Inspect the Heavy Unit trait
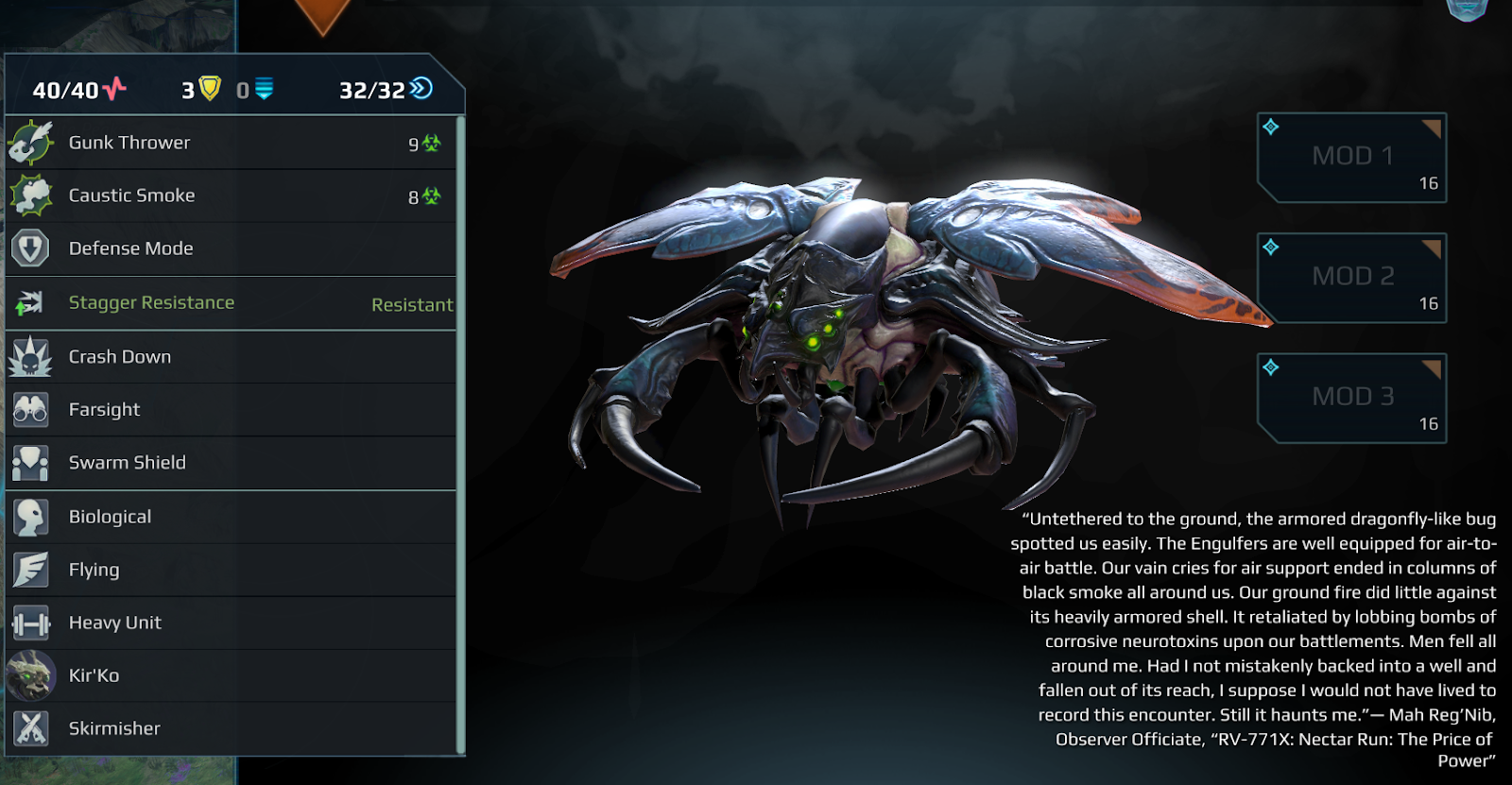 (231, 623)
